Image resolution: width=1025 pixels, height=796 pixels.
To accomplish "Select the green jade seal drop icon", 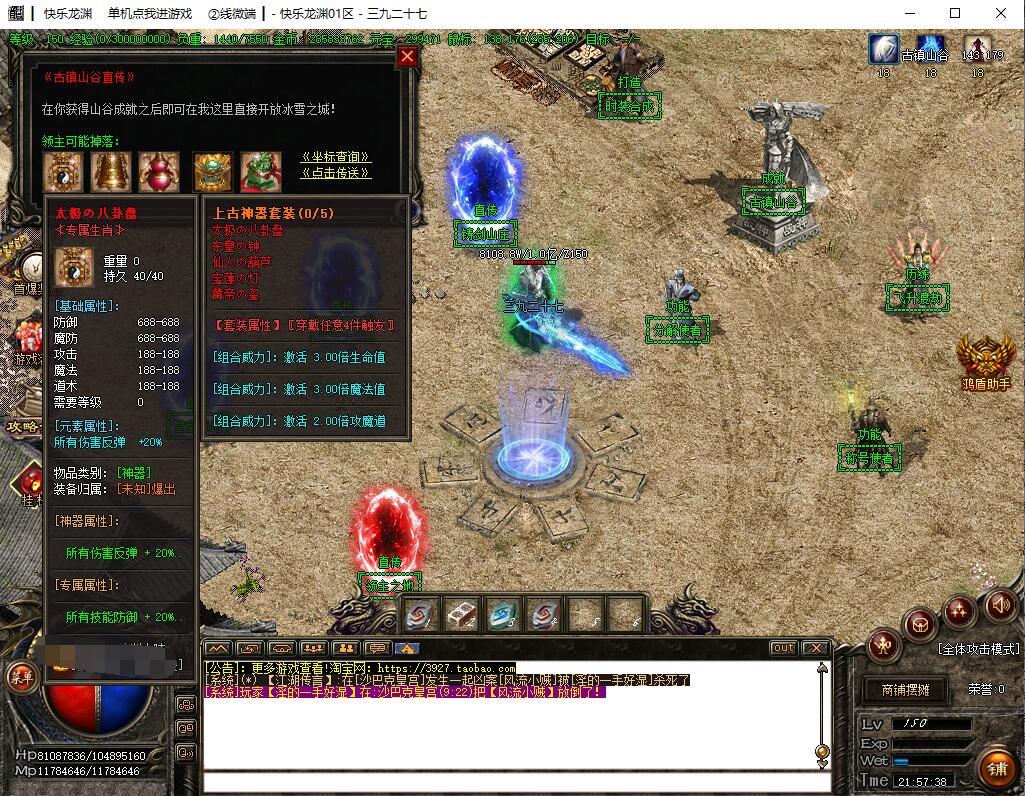I will click(x=260, y=172).
